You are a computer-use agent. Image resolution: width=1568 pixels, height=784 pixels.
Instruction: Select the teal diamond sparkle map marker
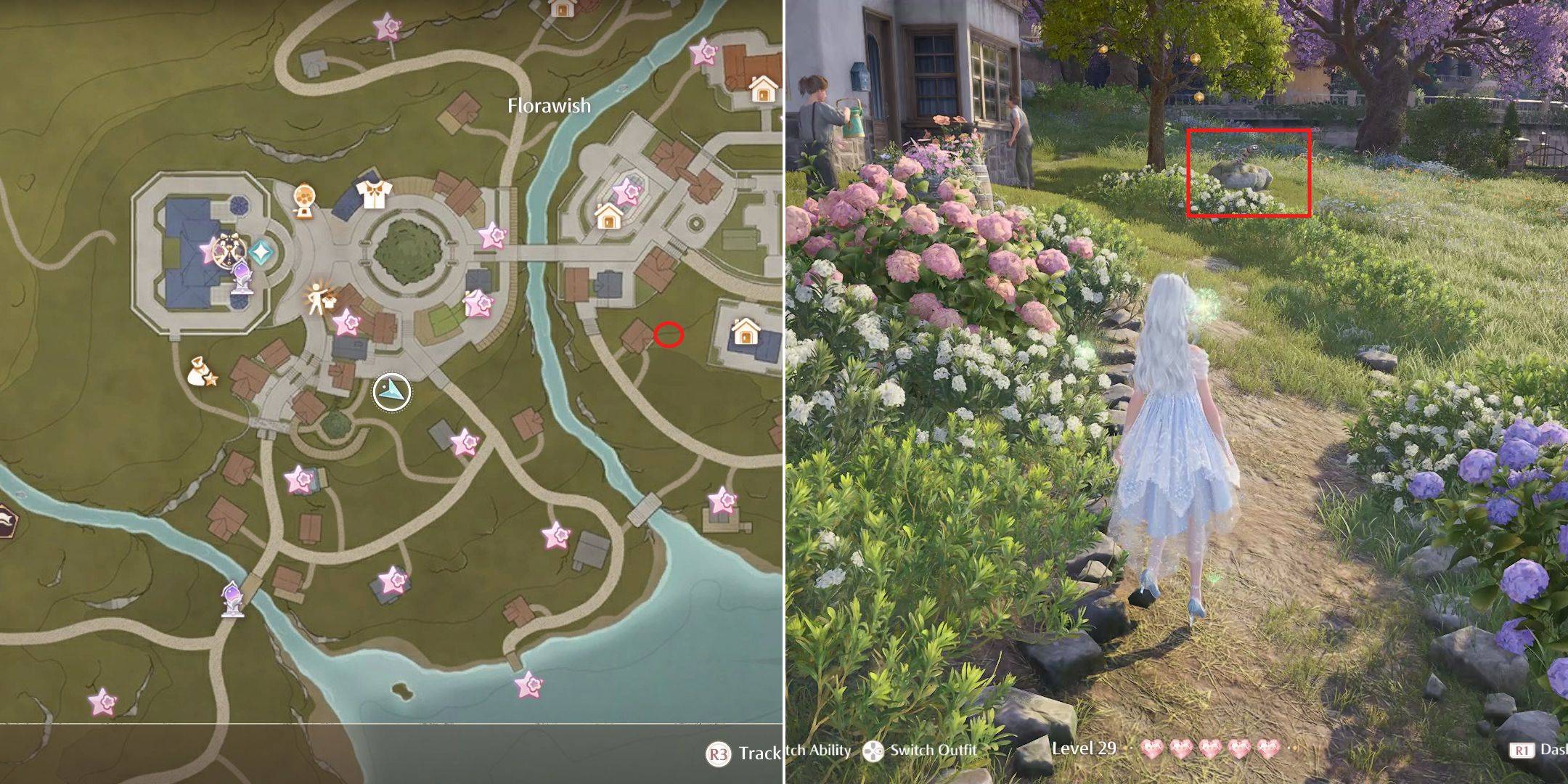tap(260, 252)
